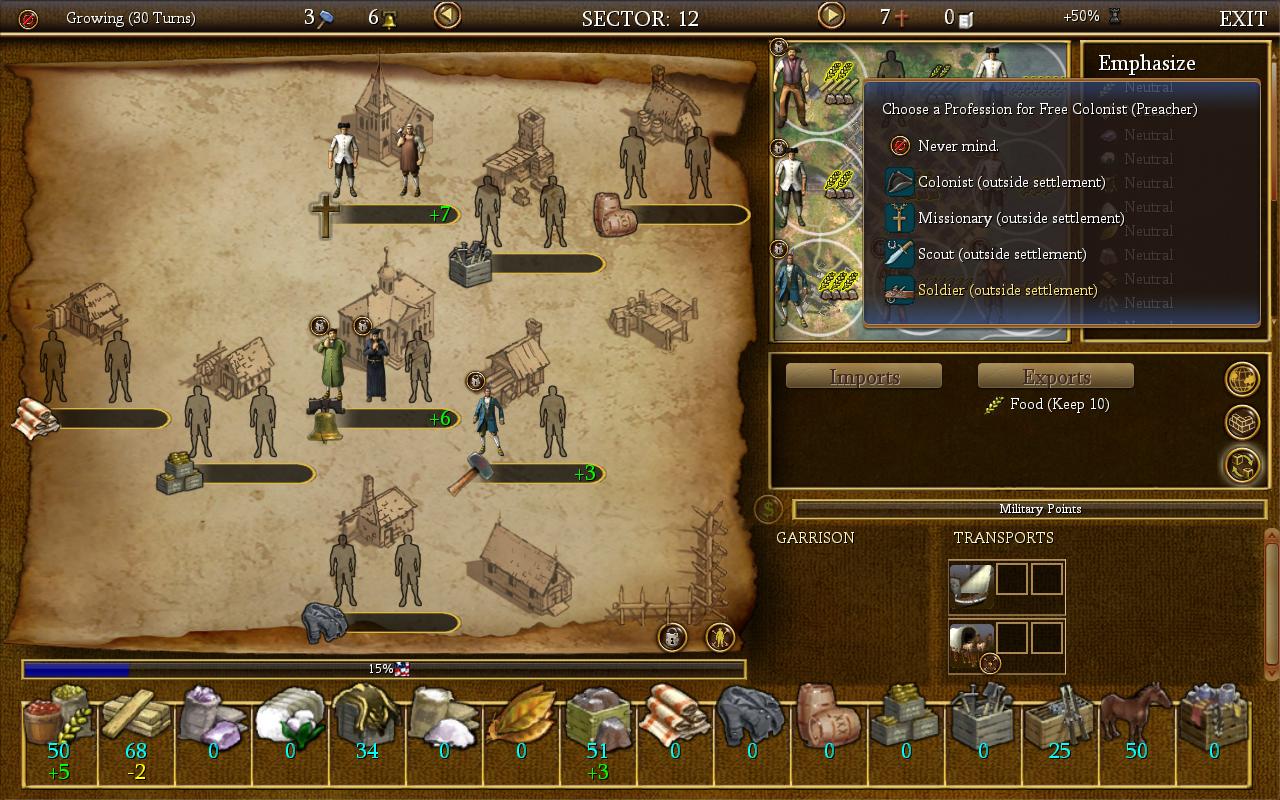Image resolution: width=1280 pixels, height=800 pixels.
Task: Select the wagon train in Transports
Action: pos(971,646)
